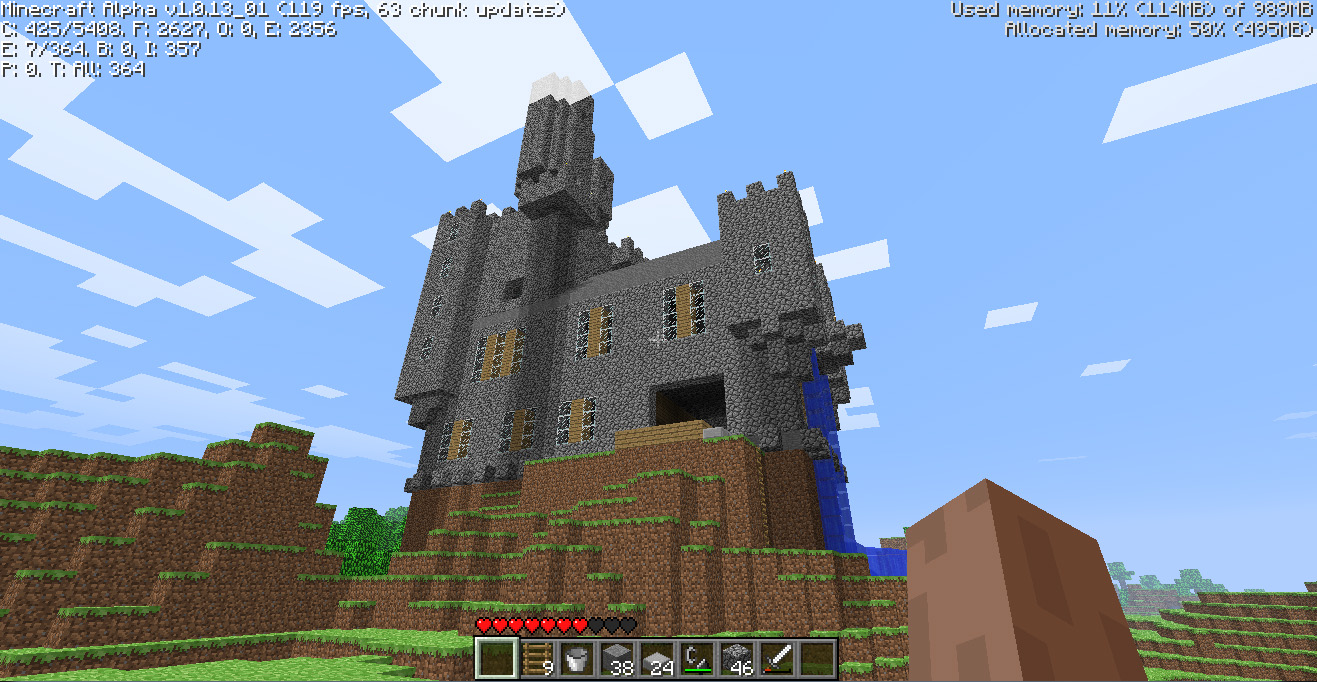Select the ladder stack in the hotbar

click(537, 658)
